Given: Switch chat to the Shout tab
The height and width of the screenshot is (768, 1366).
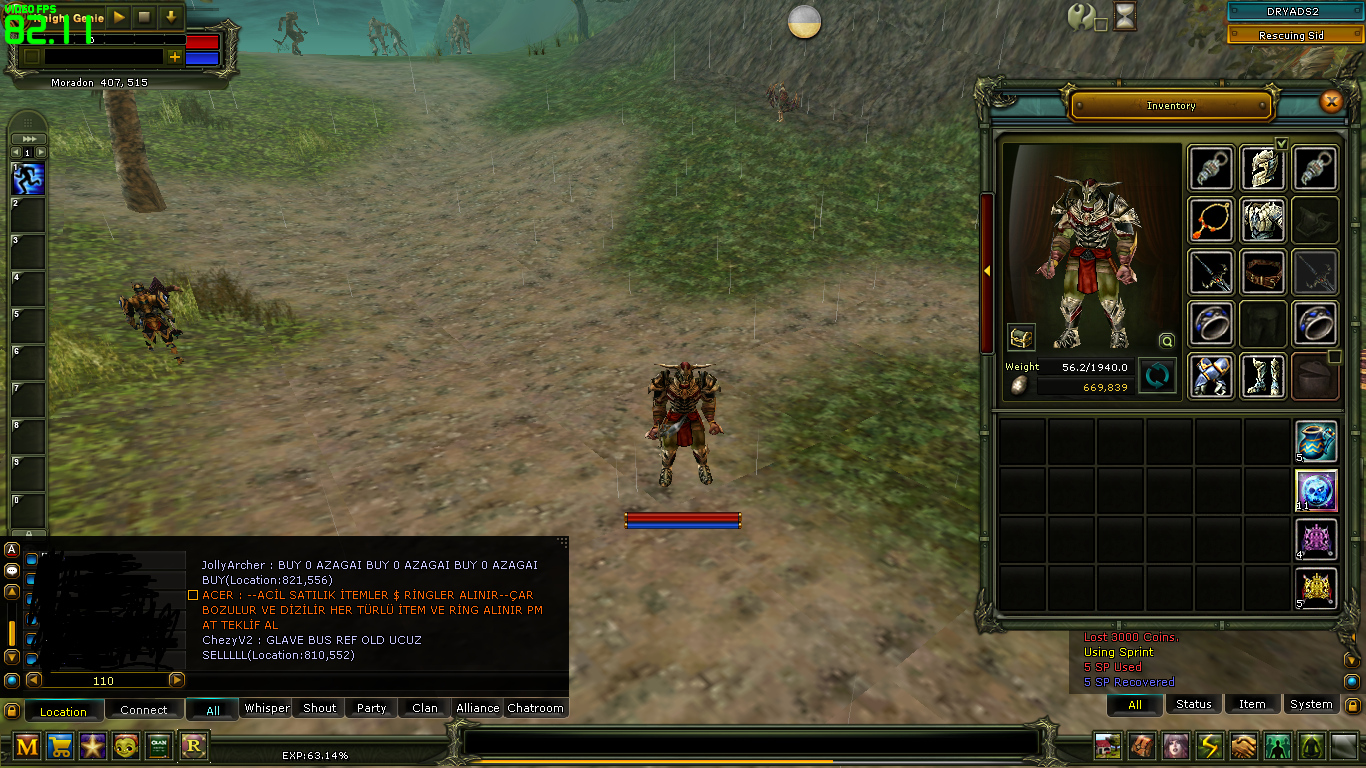Looking at the screenshot, I should 320,708.
